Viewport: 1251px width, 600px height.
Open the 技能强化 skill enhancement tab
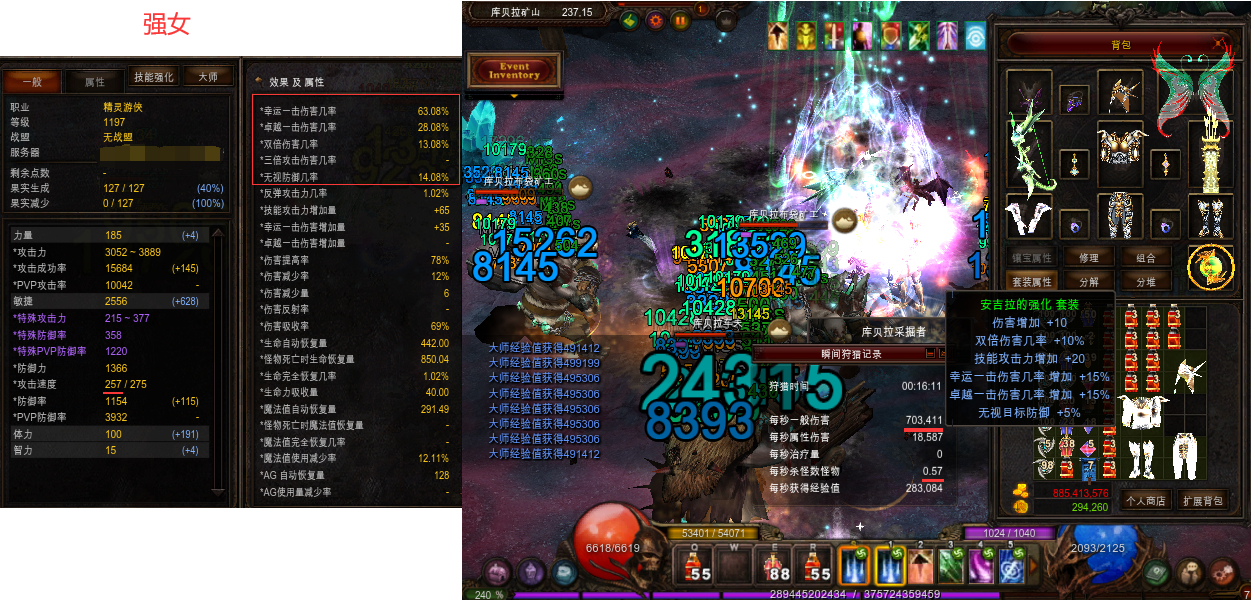point(154,77)
